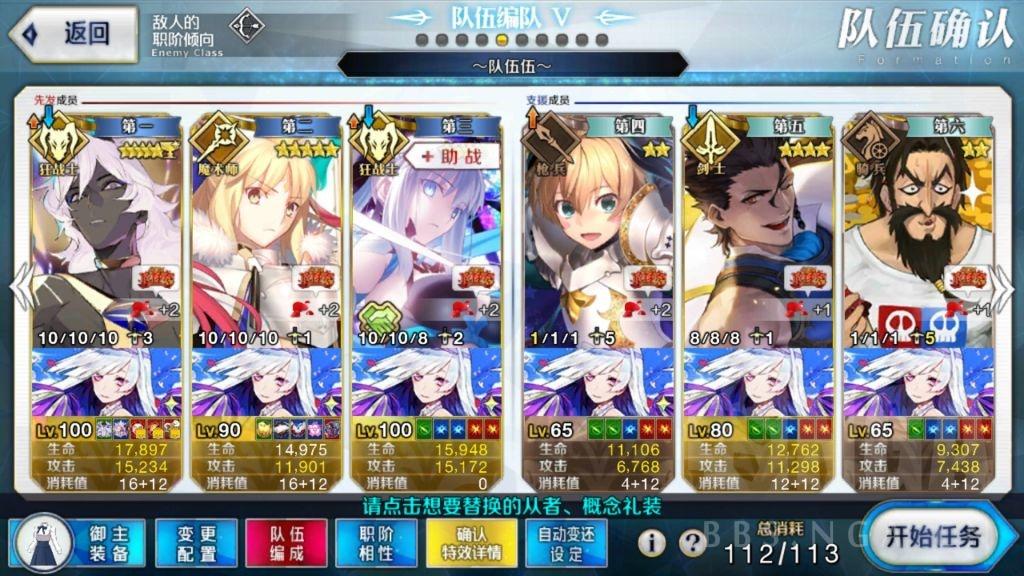Choose the third slot 助战 support servant
This screenshot has height=576, width=1024.
click(x=425, y=230)
